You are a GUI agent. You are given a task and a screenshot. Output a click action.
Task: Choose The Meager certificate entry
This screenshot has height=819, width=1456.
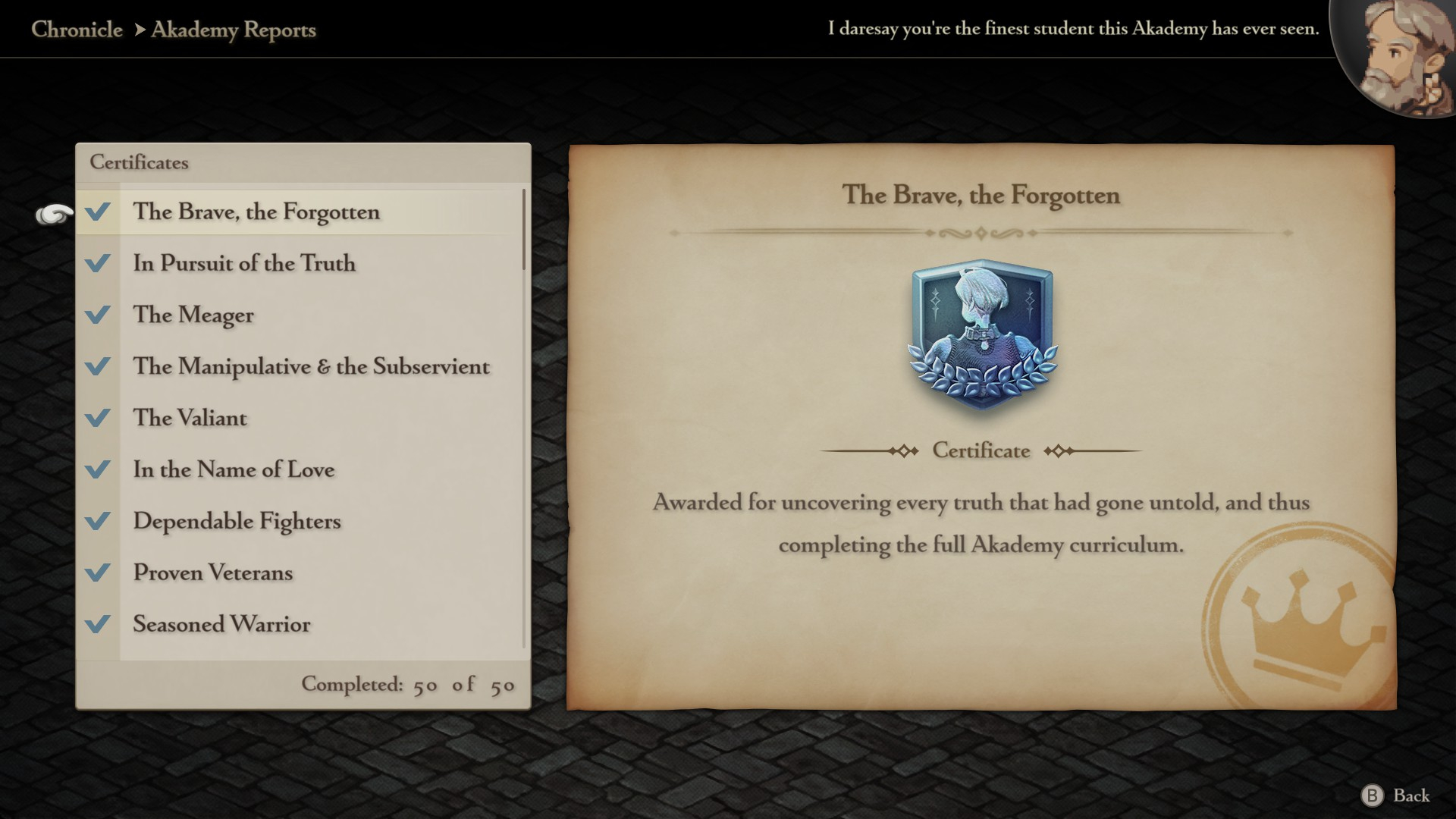click(193, 315)
